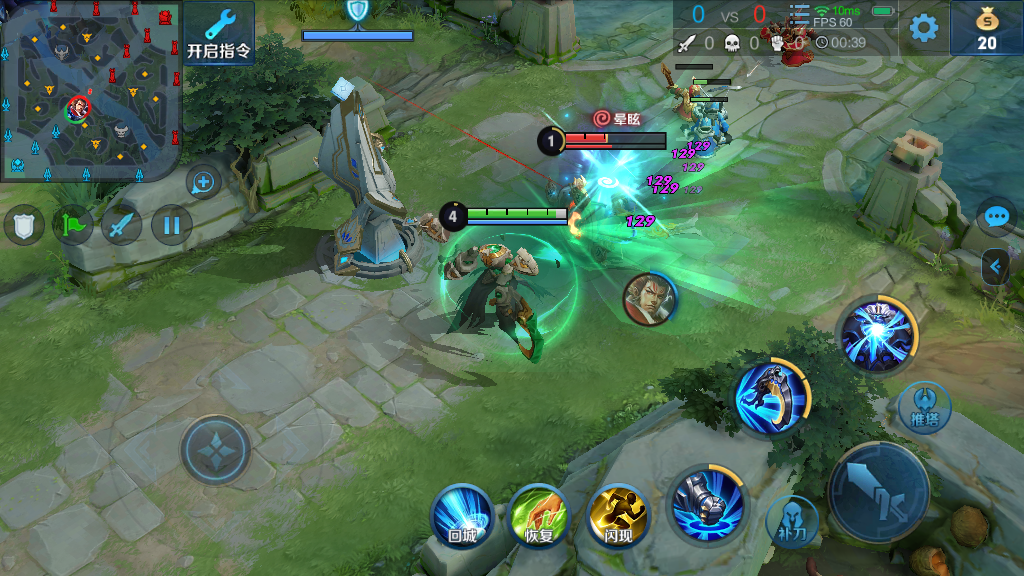This screenshot has height=576, width=1024.
Task: Use the curved blade slash skill
Action: coord(771,397)
